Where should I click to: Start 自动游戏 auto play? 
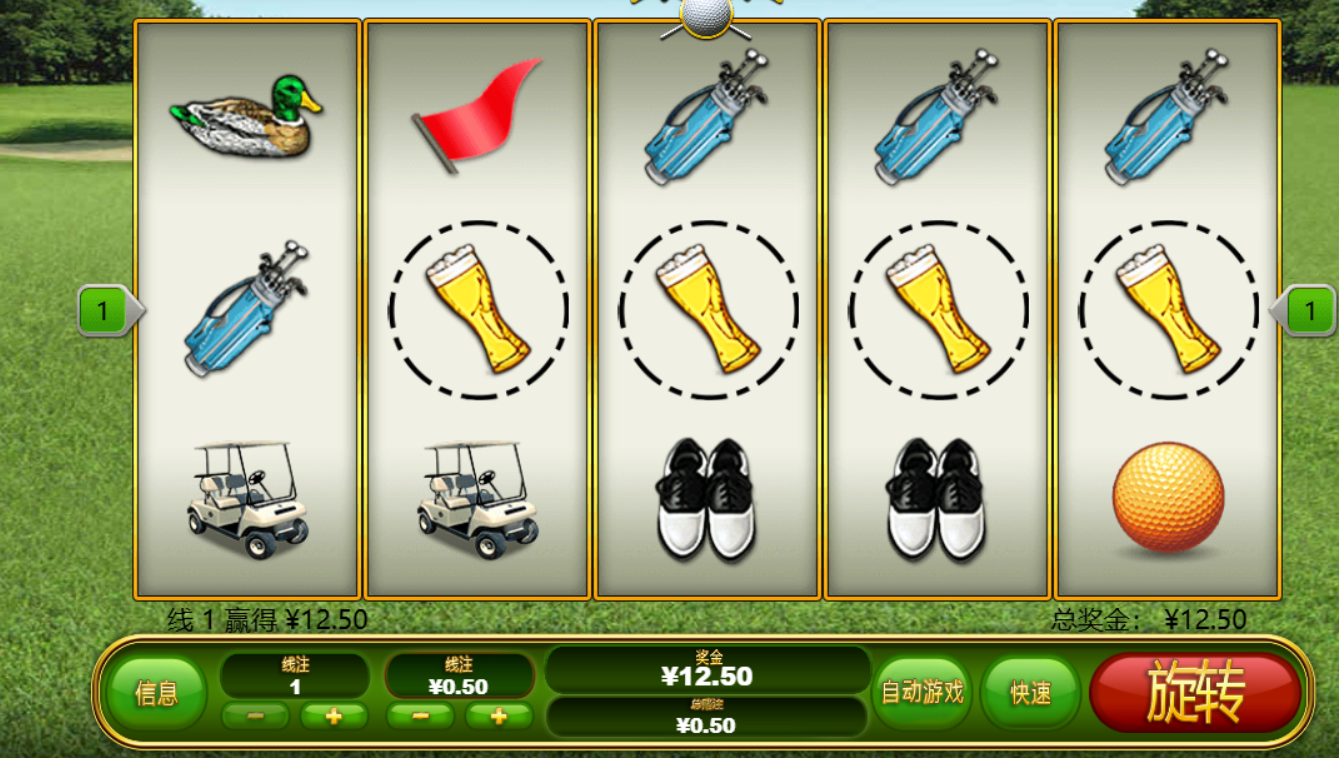[x=921, y=692]
